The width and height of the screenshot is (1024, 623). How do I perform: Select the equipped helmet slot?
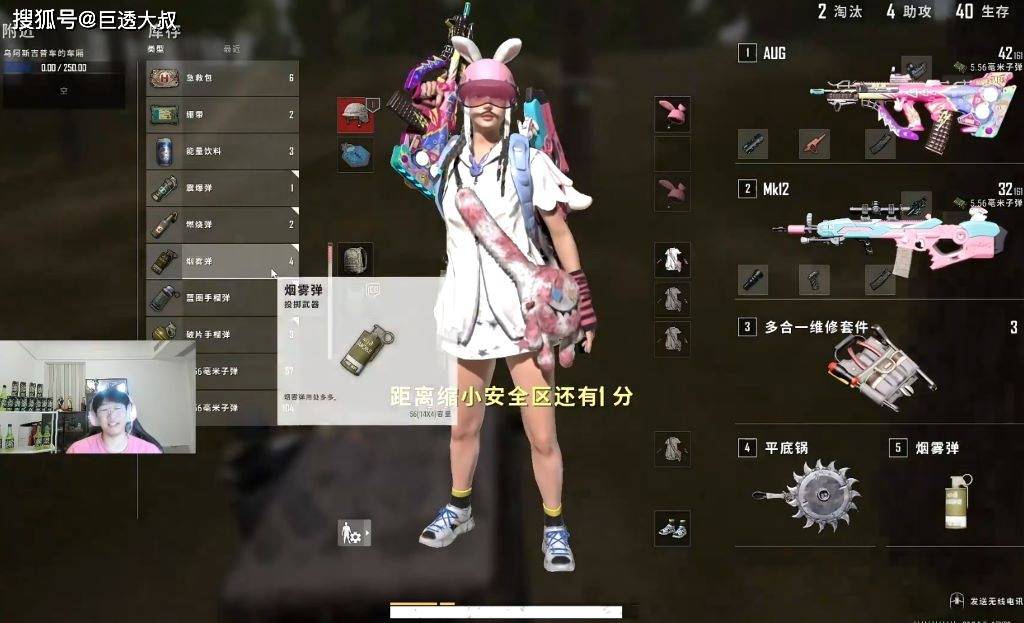click(355, 115)
